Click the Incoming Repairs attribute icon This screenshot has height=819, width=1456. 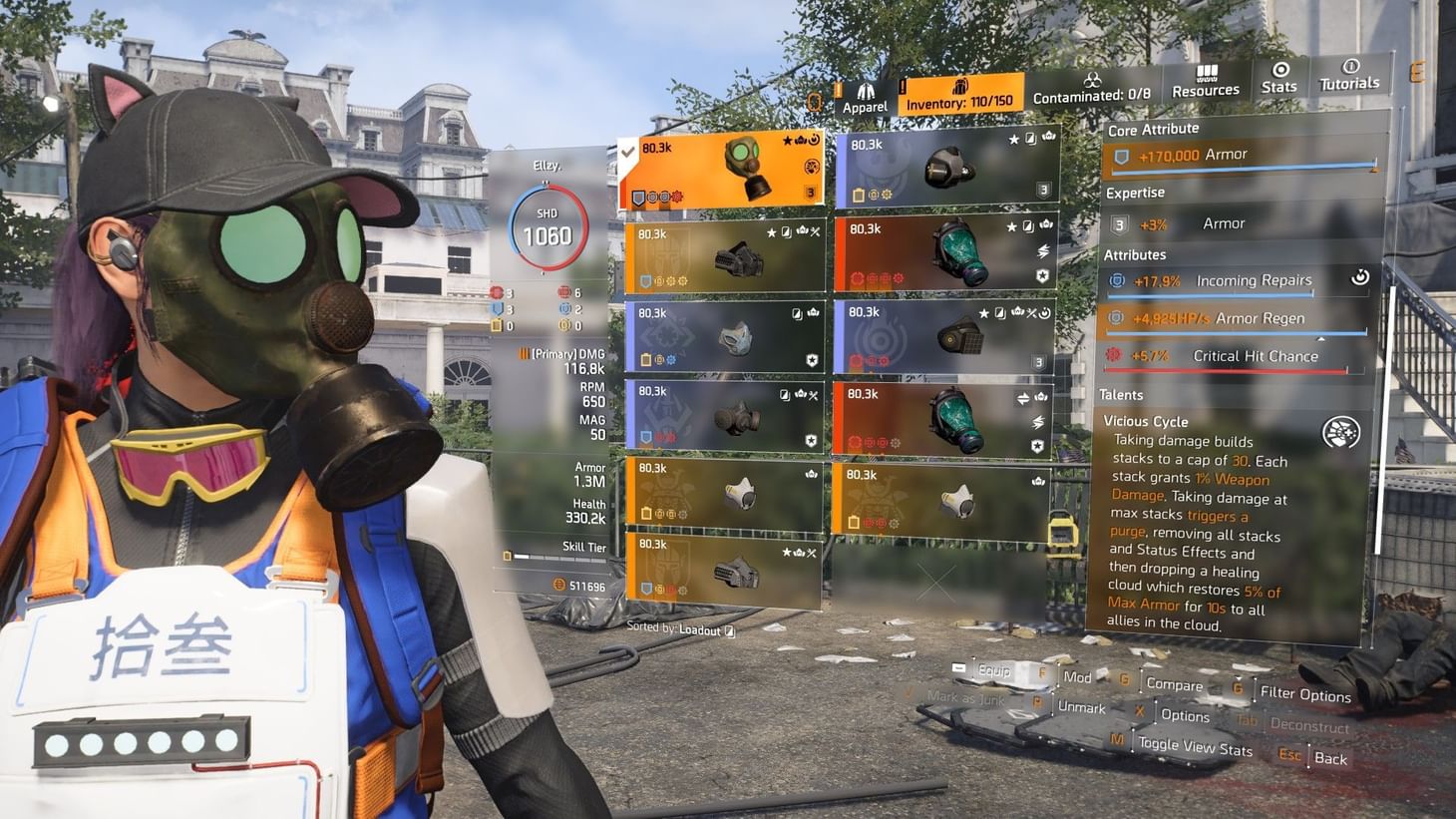pos(1115,280)
